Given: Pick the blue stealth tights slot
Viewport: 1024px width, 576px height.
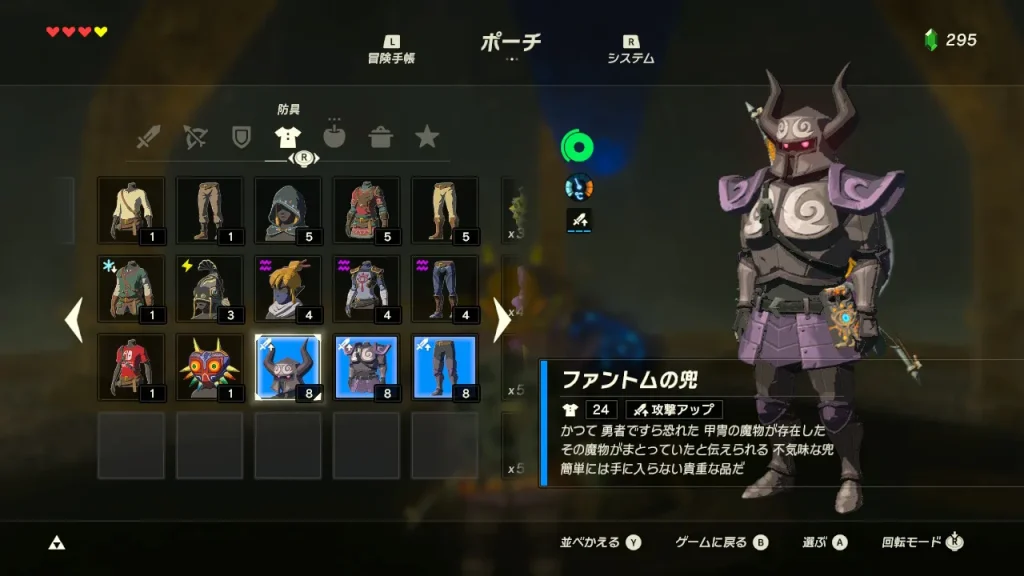Looking at the screenshot, I should tap(444, 289).
